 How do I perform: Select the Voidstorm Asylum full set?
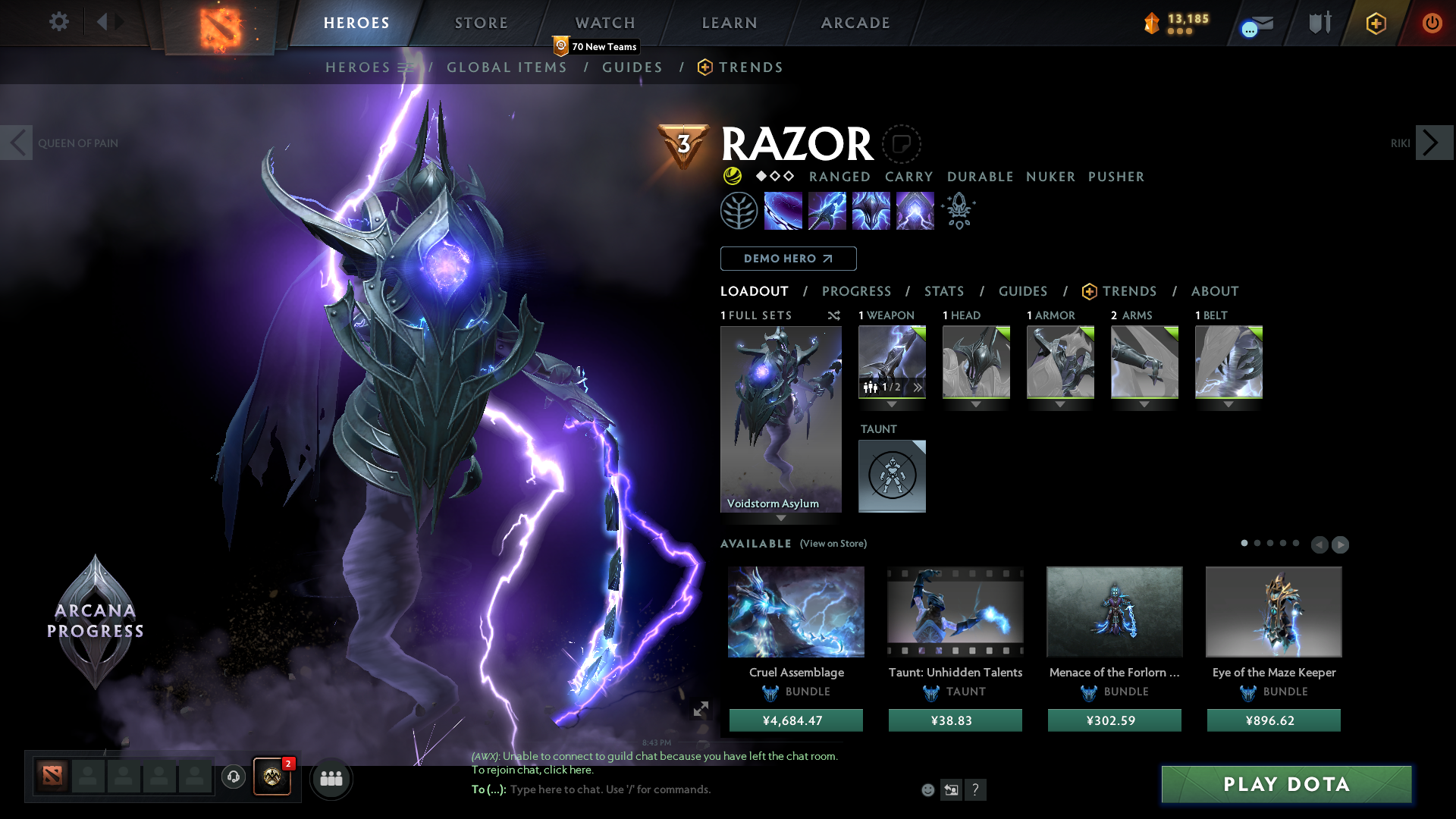point(780,419)
